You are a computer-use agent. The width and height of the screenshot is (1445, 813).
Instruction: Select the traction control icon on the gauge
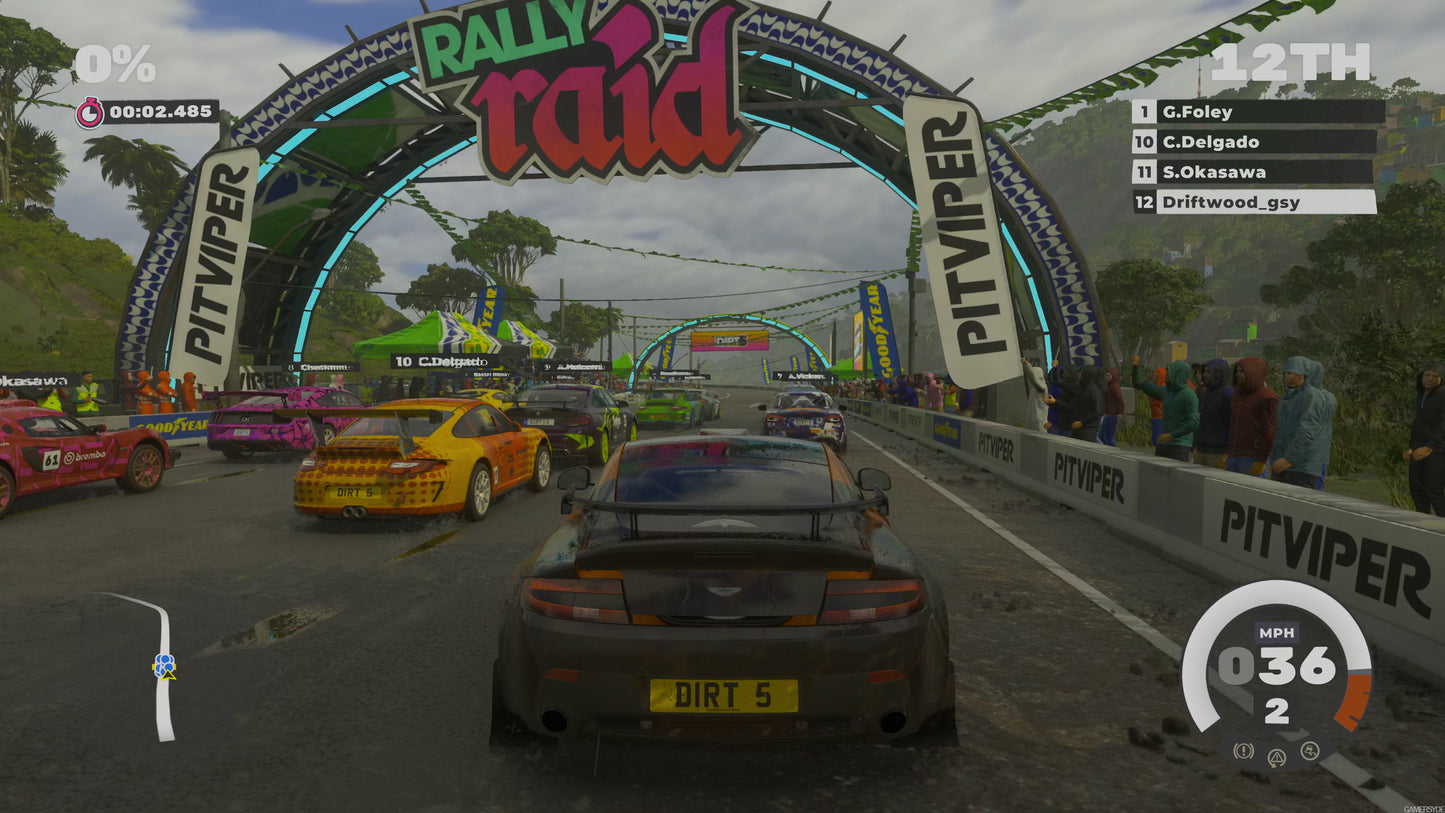(x=1309, y=750)
